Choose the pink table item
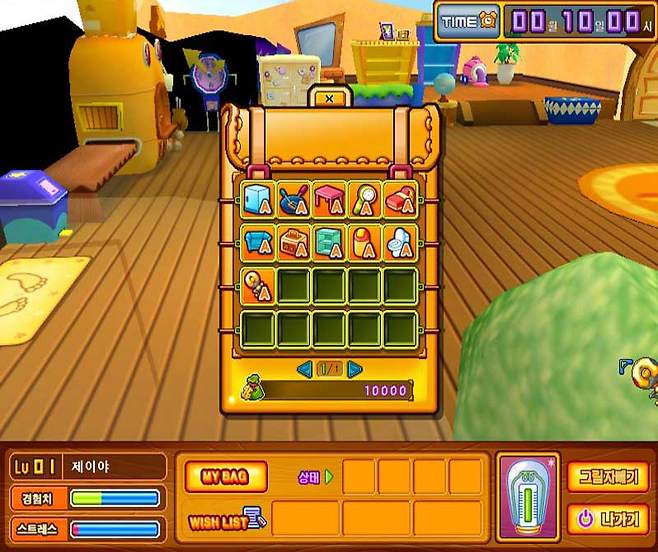The width and height of the screenshot is (658, 552). tap(329, 198)
